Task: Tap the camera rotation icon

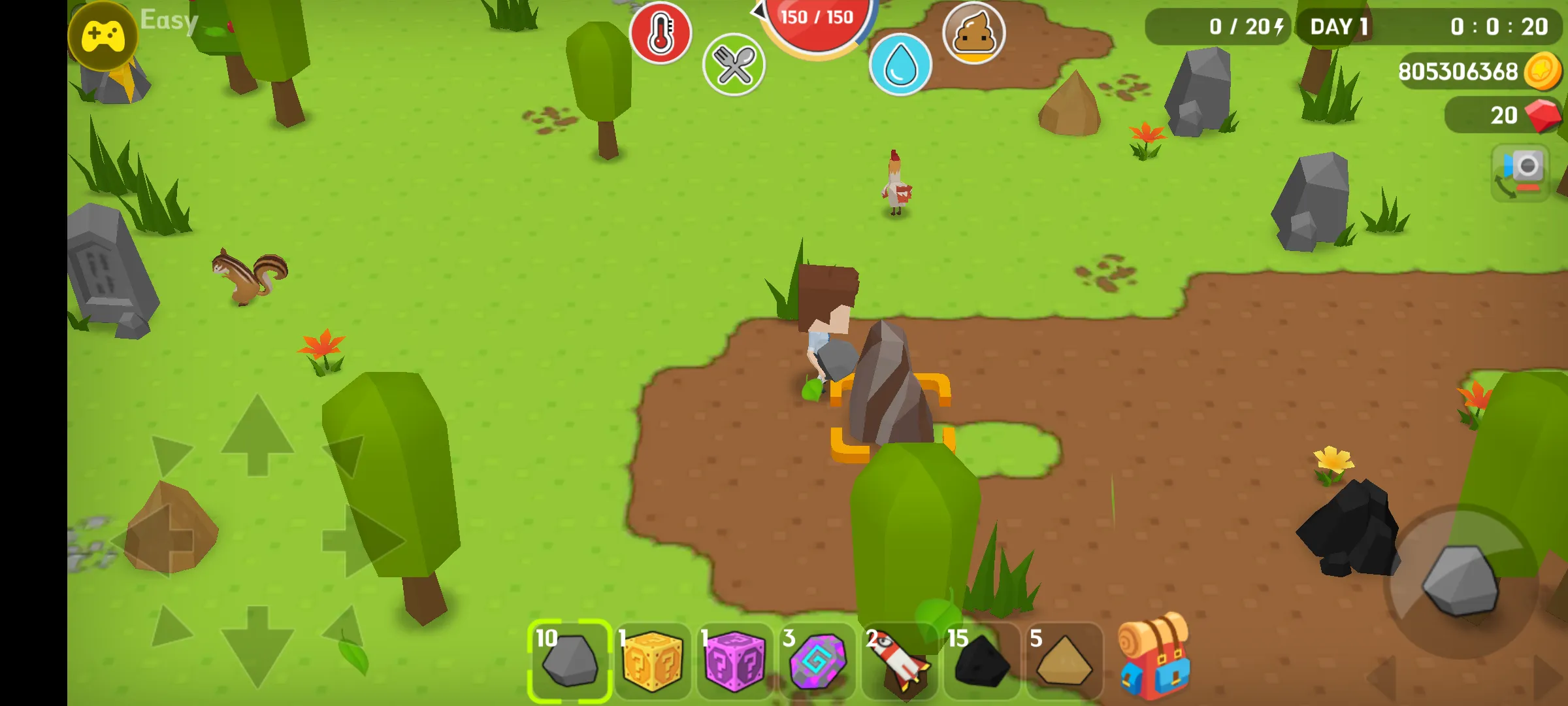Action: click(x=1520, y=174)
